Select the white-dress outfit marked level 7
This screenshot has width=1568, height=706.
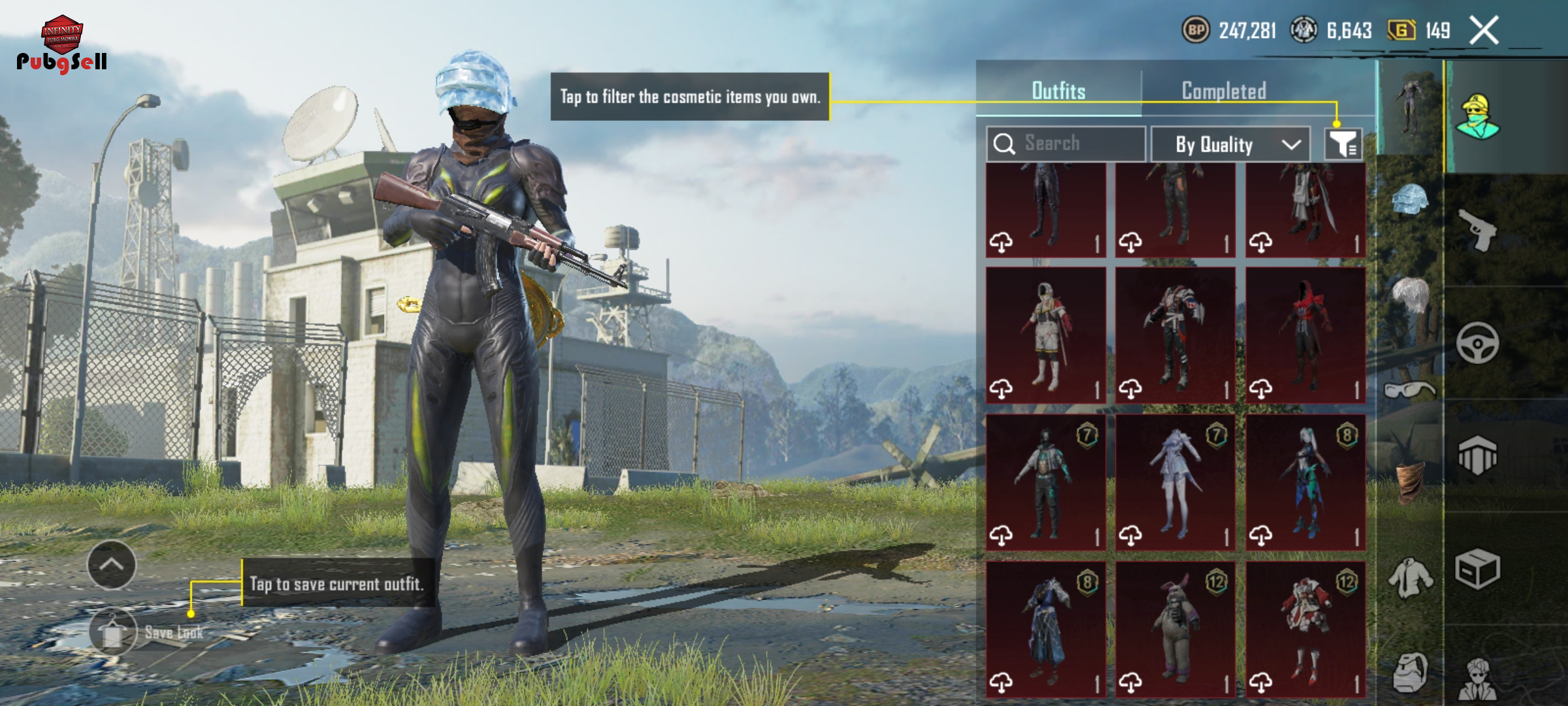1175,482
